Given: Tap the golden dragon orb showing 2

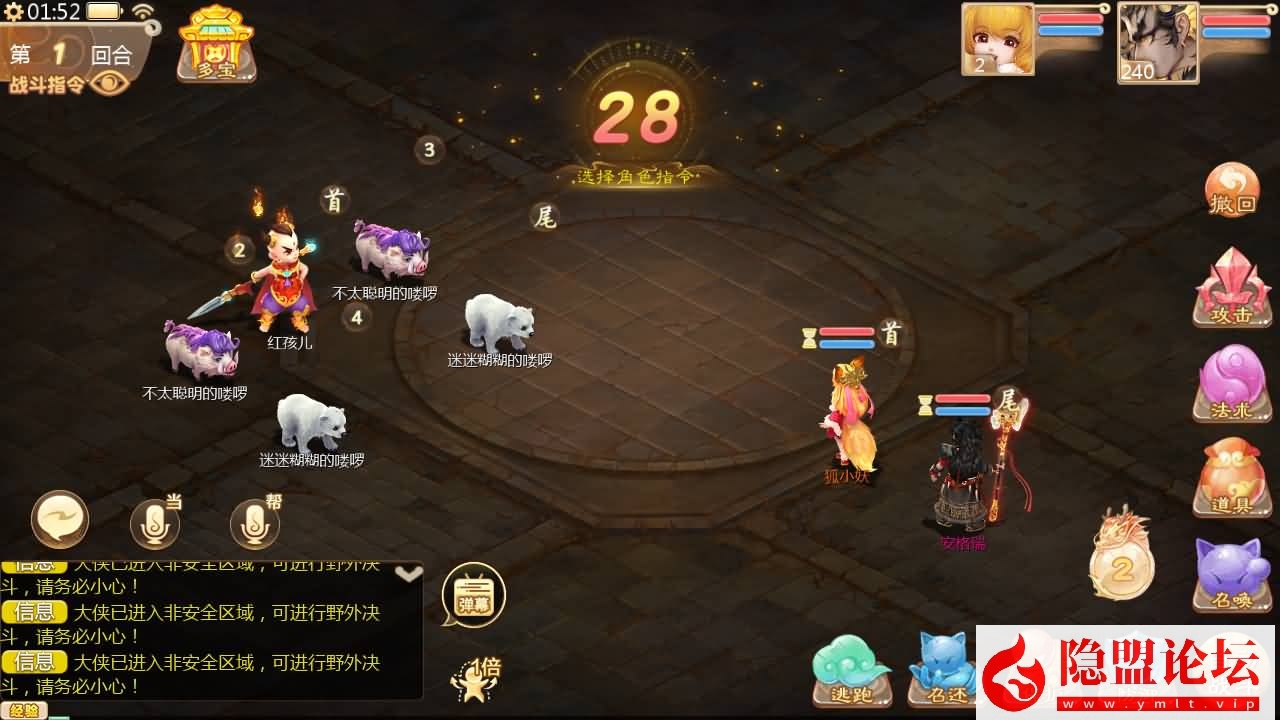Looking at the screenshot, I should (1121, 556).
